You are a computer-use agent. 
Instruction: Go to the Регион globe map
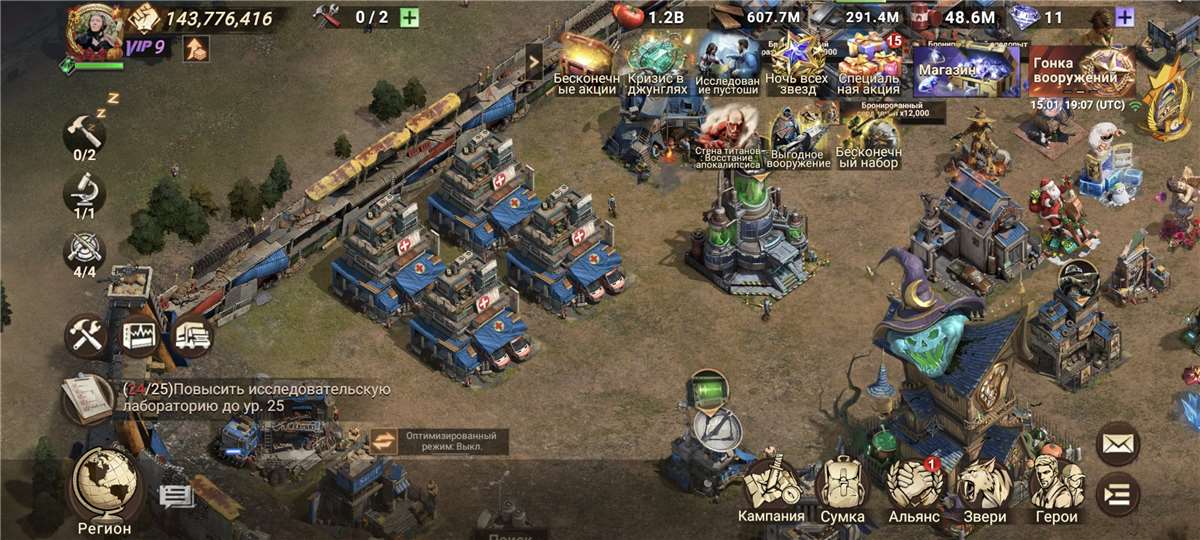coord(105,487)
